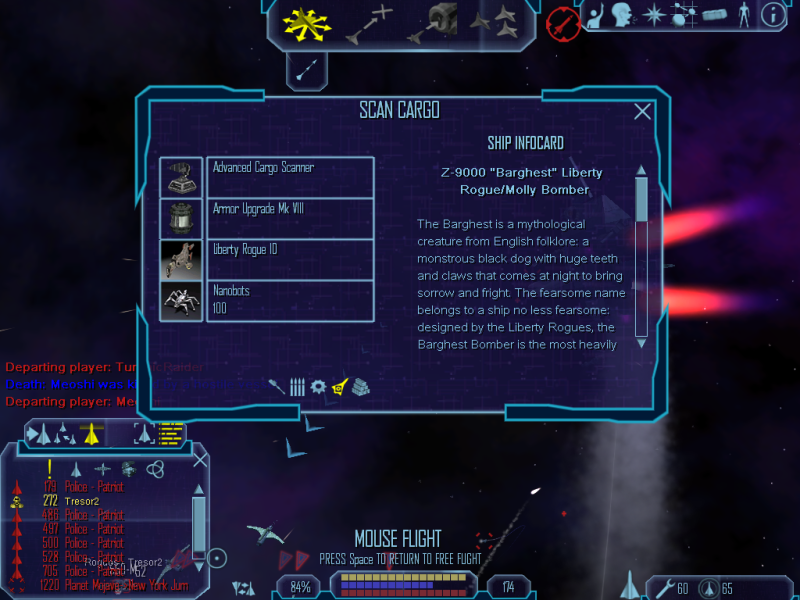Activate the Goto maneuver icon
The width and height of the screenshot is (800, 600).
pyautogui.click(x=368, y=24)
